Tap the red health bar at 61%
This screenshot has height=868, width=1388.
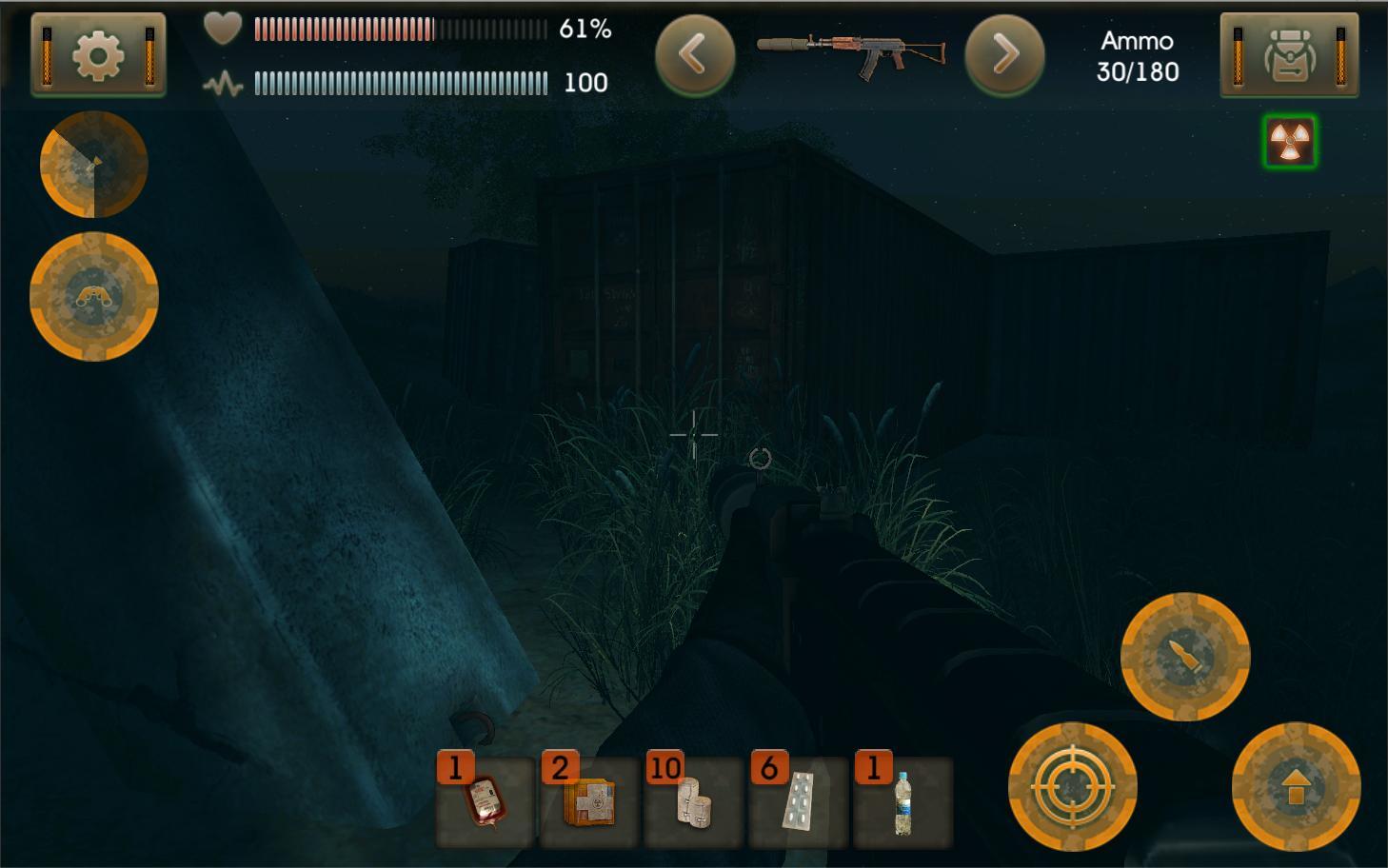[x=343, y=30]
